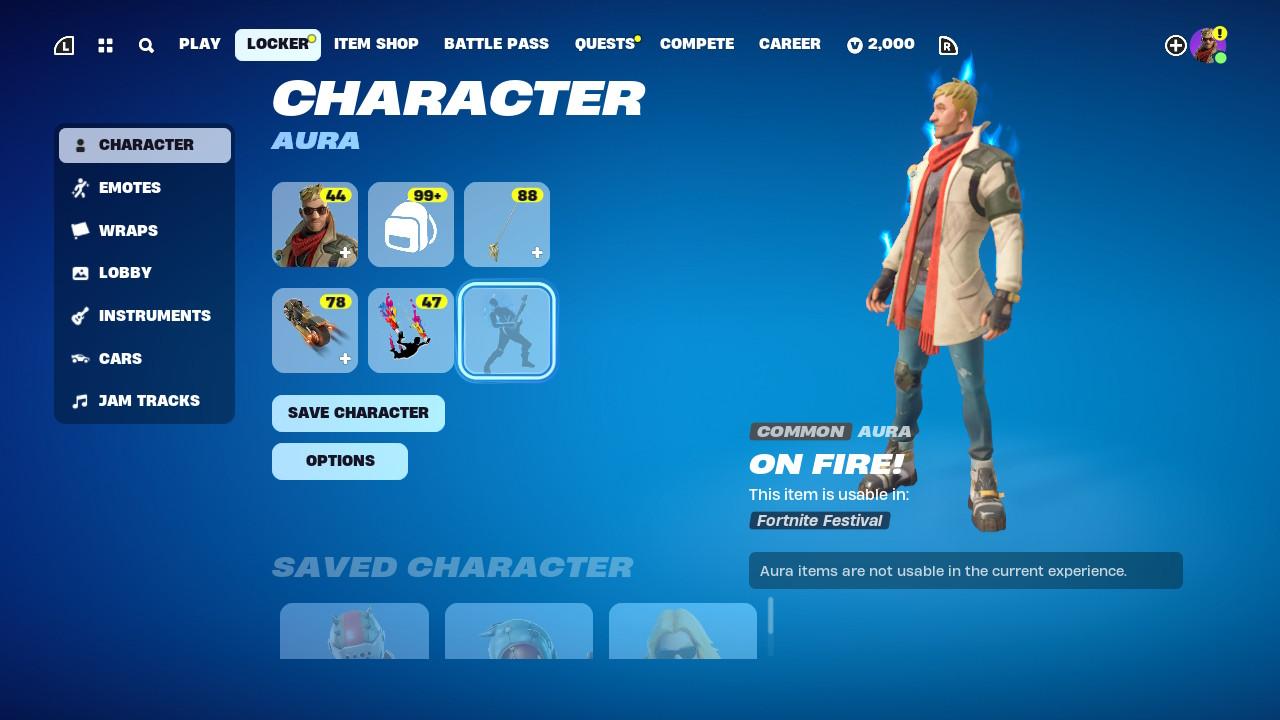Open the OPTIONS menu

[x=340, y=461]
